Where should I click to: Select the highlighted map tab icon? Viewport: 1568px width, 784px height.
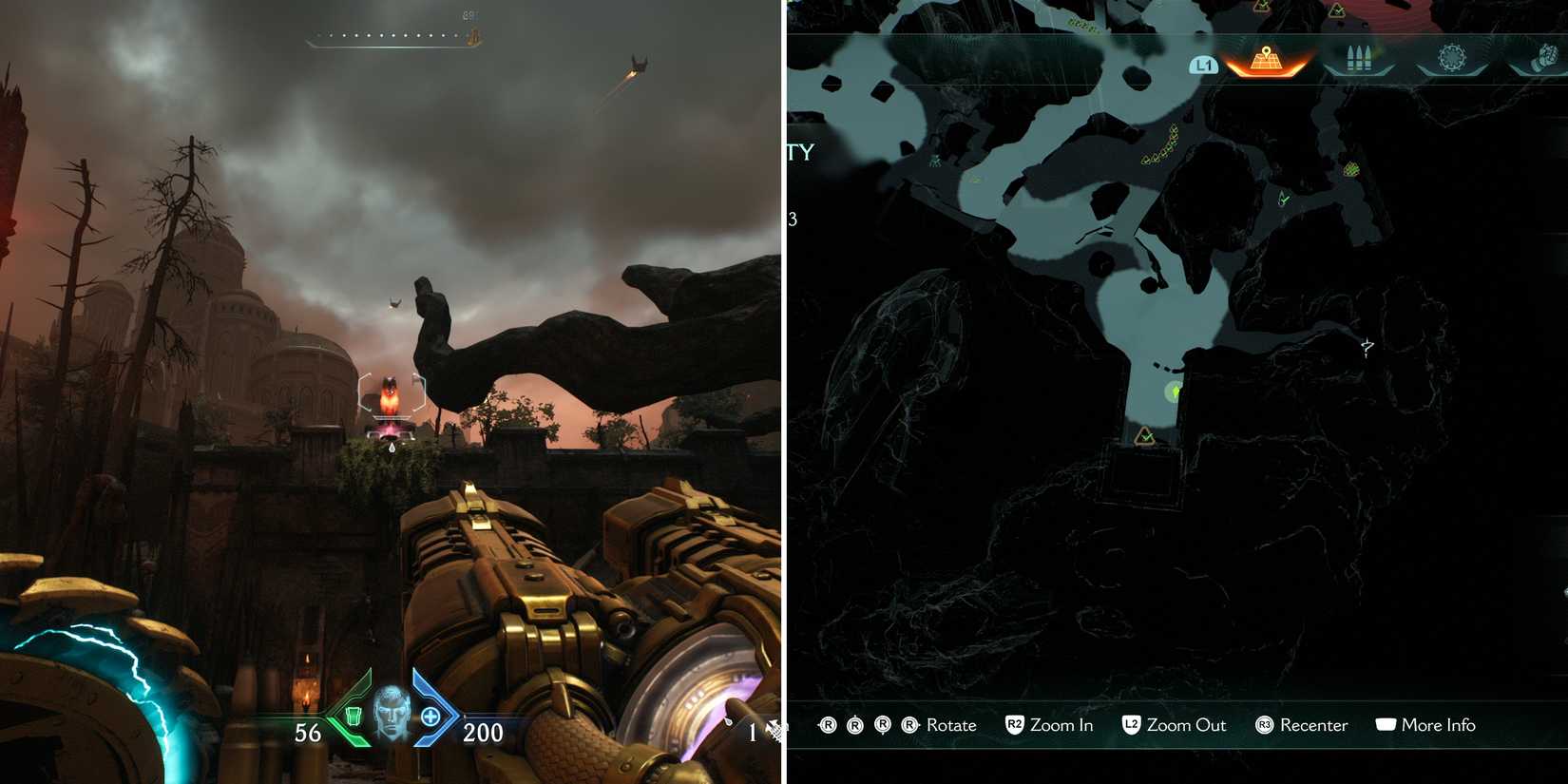pyautogui.click(x=1266, y=59)
